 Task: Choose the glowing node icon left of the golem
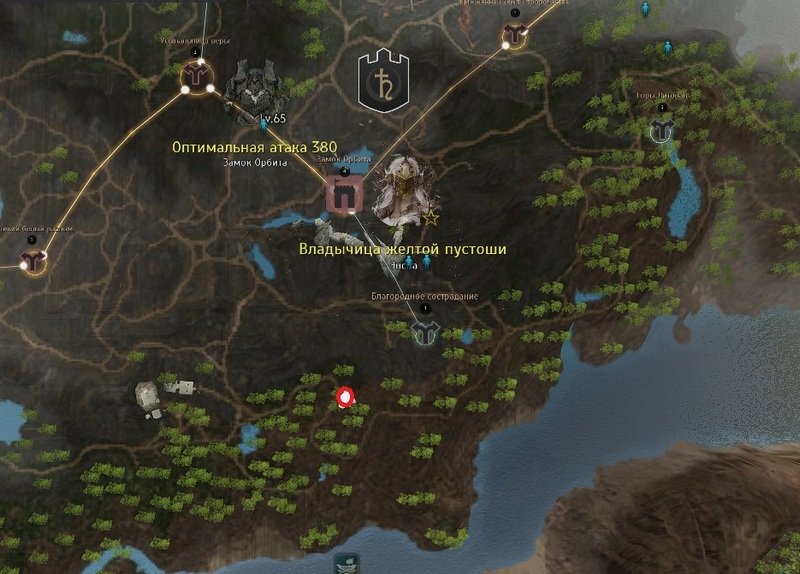coord(196,74)
